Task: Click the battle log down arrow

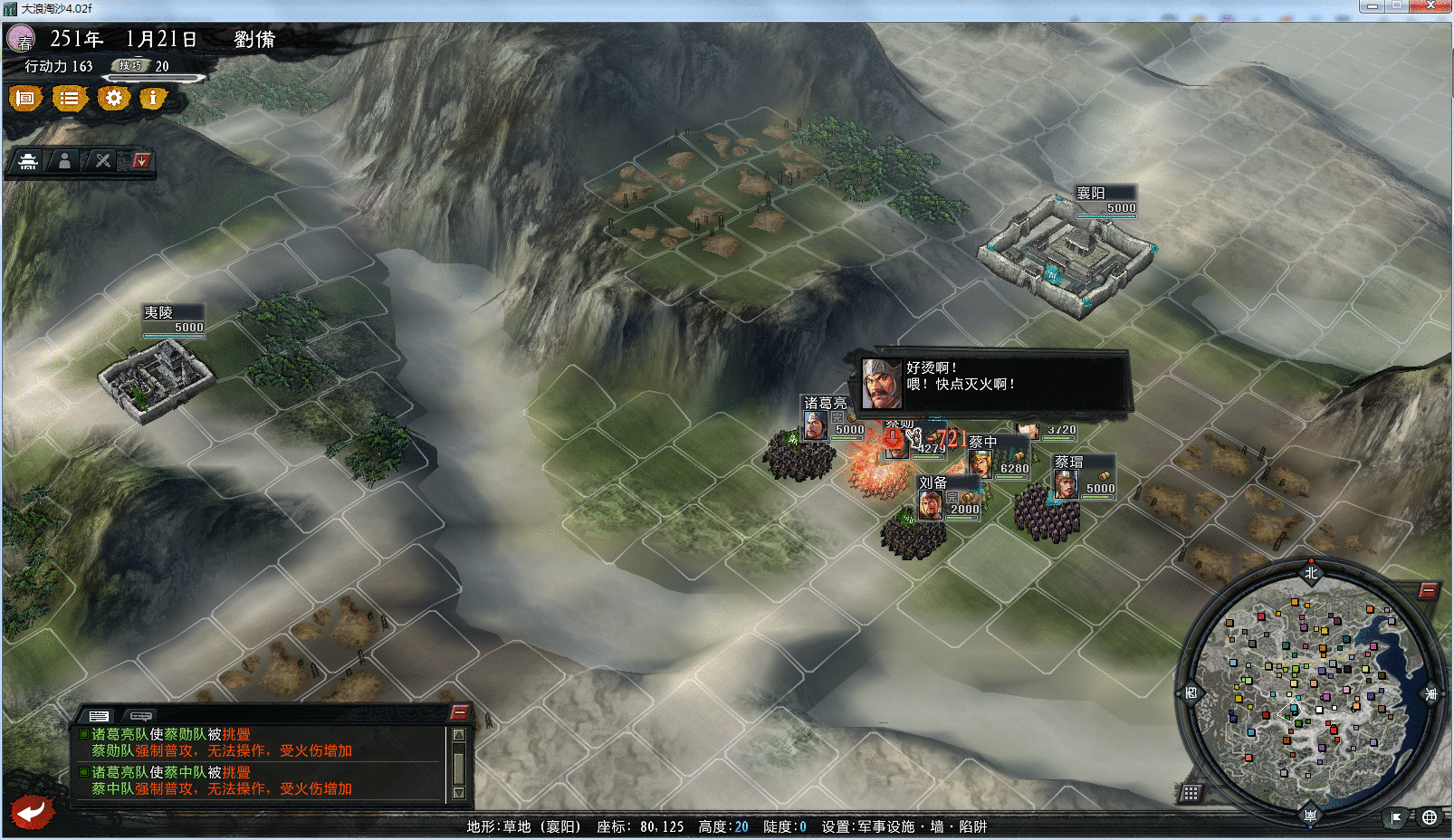Action: click(x=459, y=793)
